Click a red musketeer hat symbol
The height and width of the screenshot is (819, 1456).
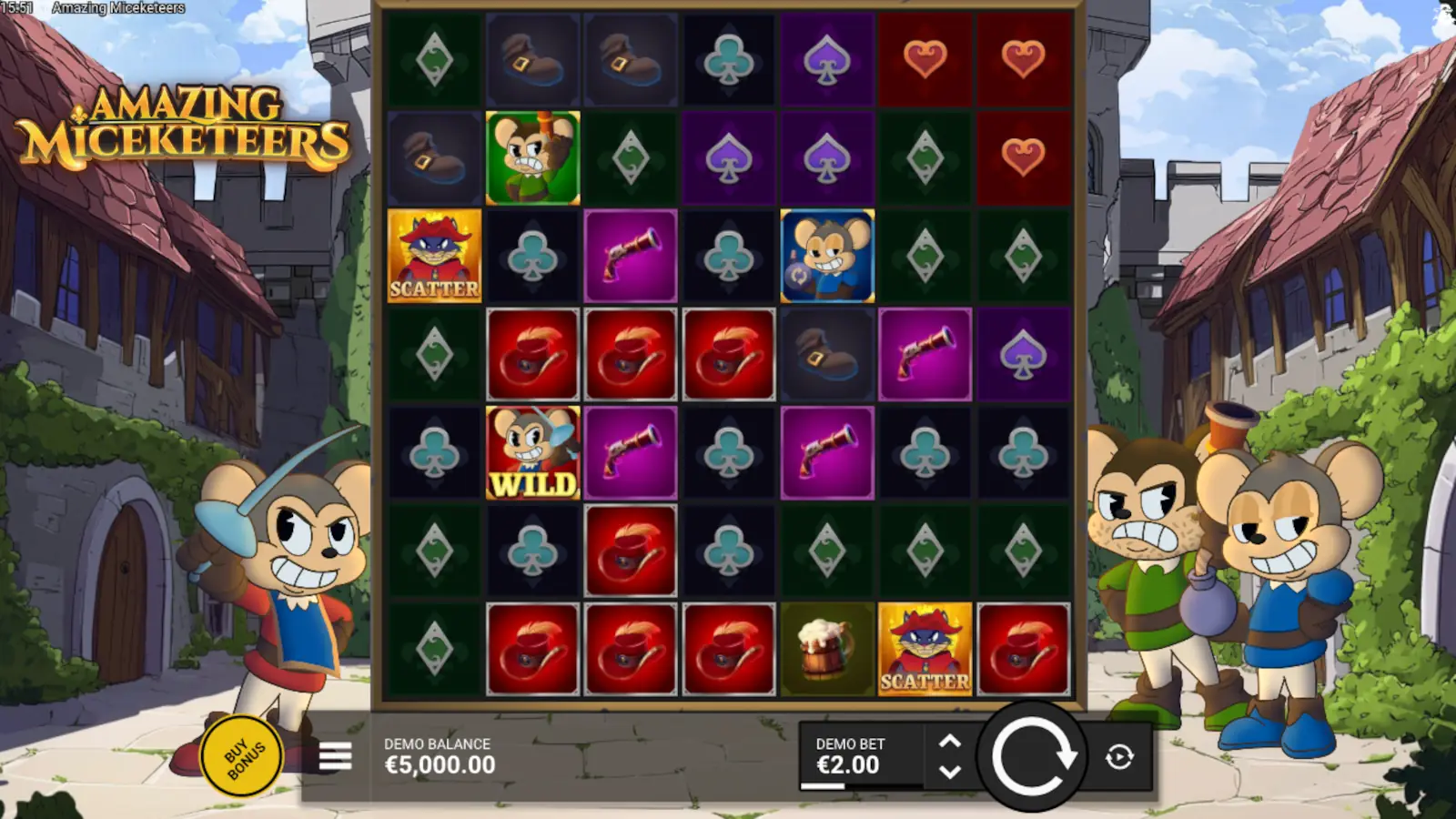(x=533, y=354)
